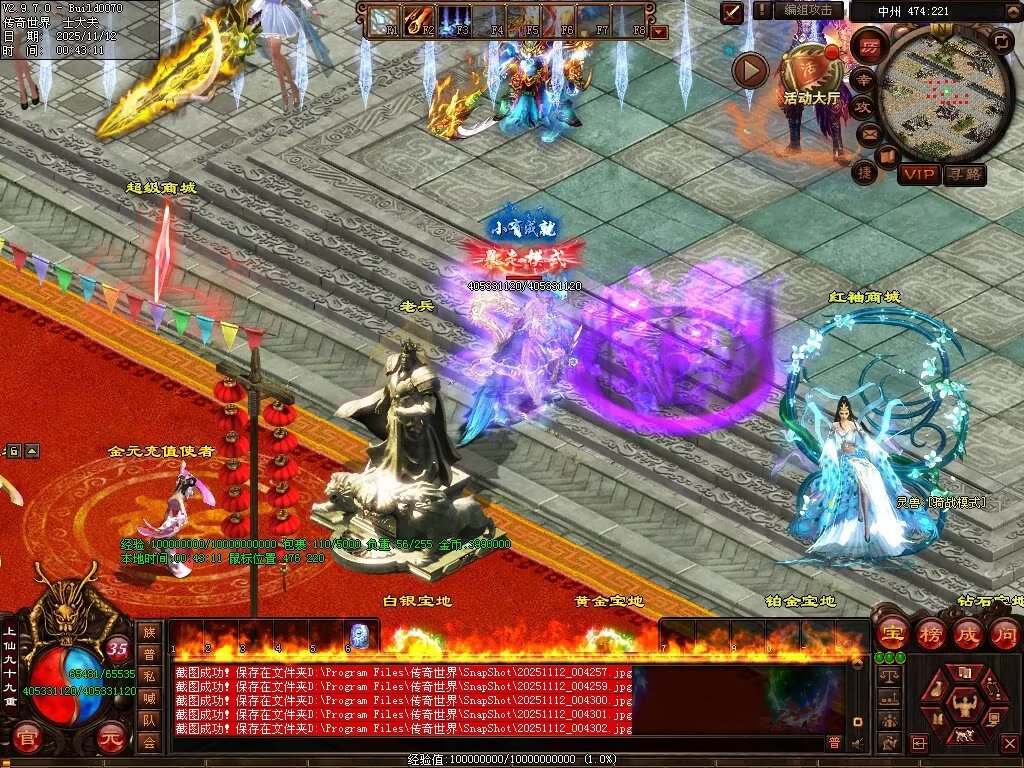
Task: Select the 喊 shout chat channel
Action: (149, 697)
